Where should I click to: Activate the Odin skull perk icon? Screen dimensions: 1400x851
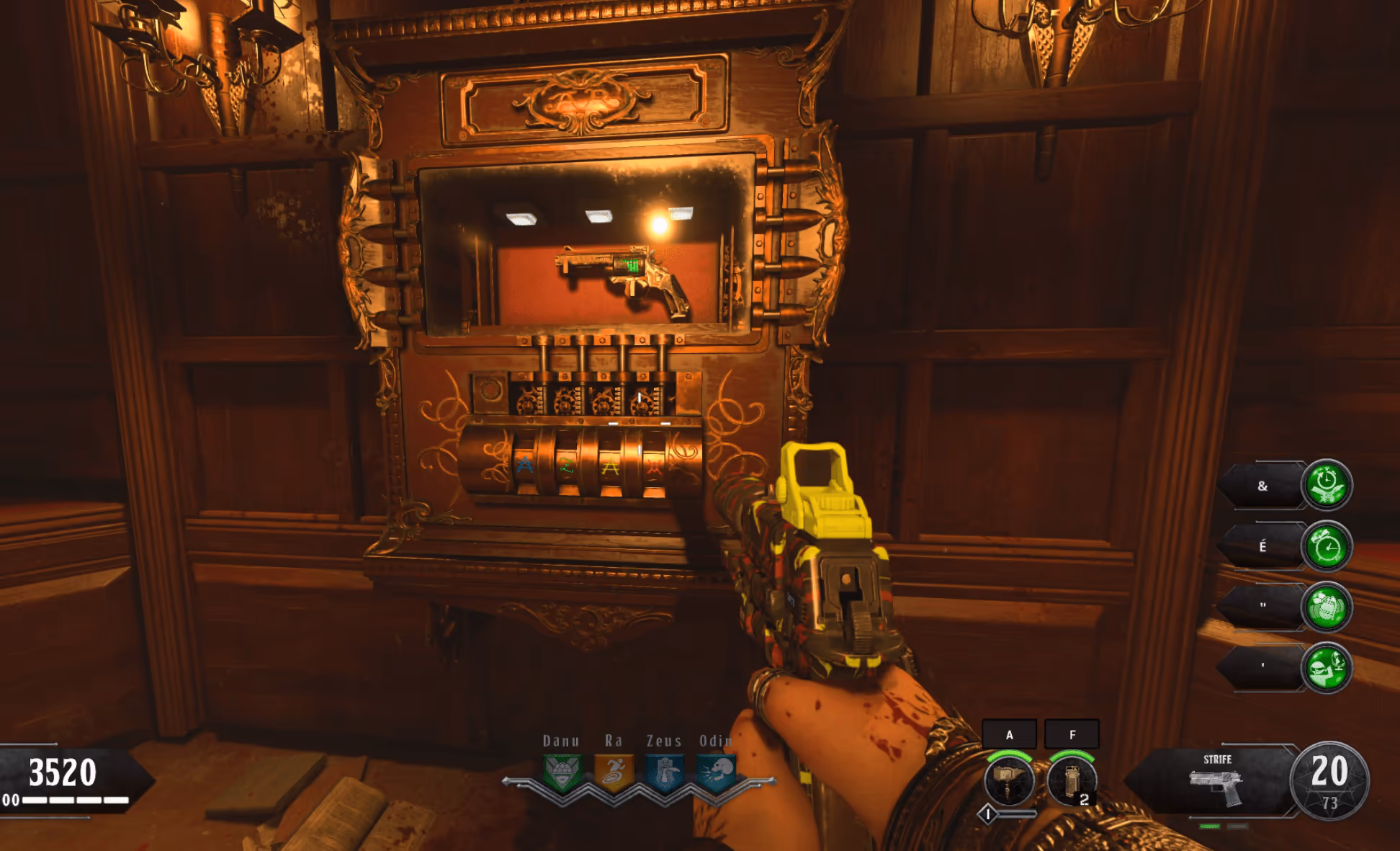[x=717, y=772]
